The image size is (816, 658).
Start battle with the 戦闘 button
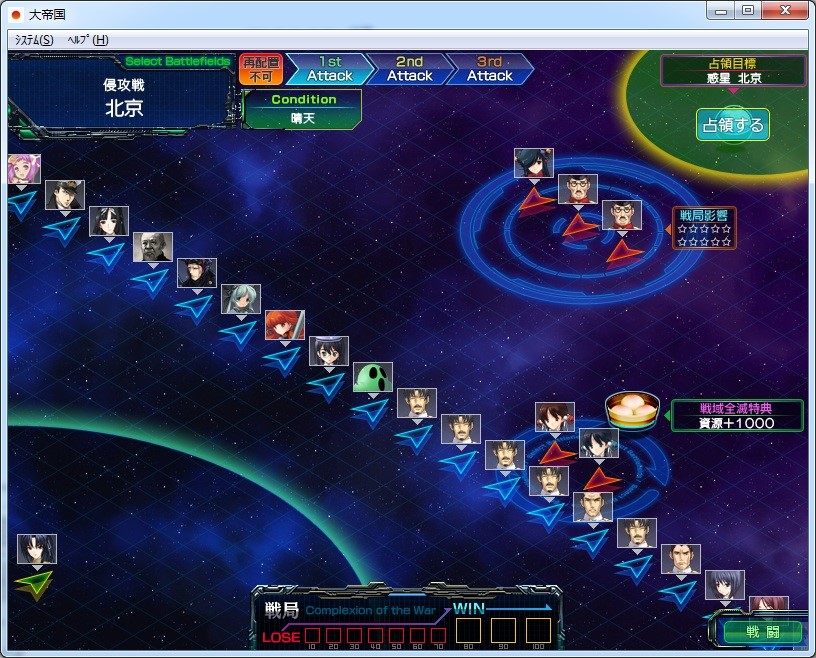tap(762, 631)
